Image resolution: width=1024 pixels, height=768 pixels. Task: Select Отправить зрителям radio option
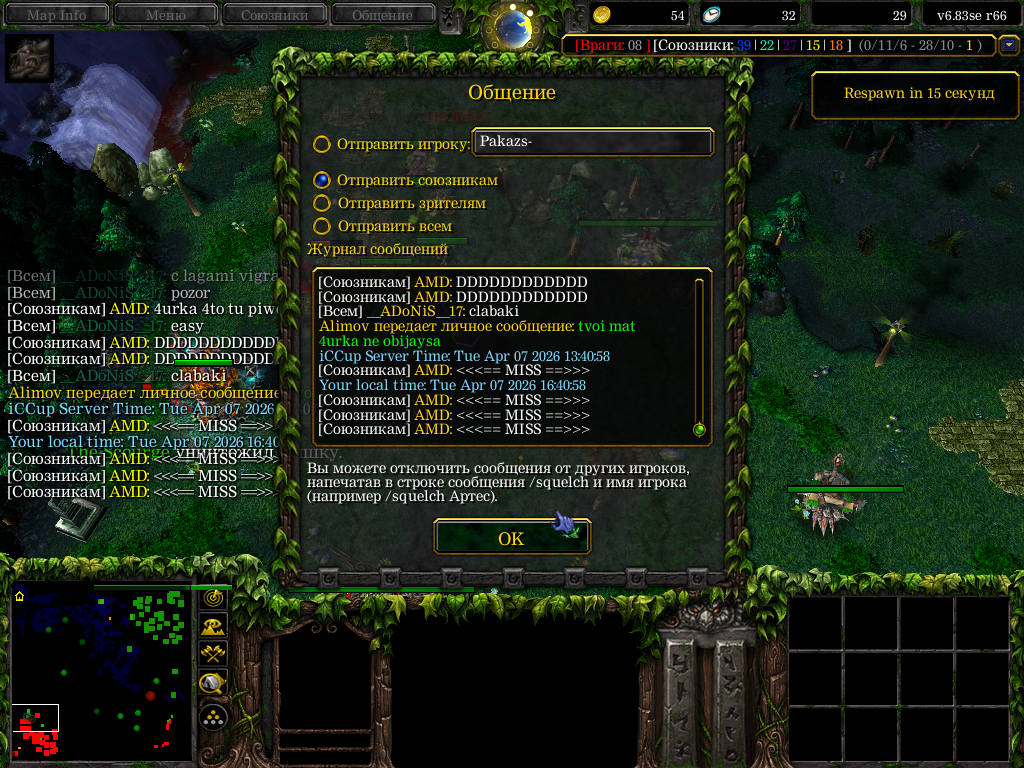322,203
